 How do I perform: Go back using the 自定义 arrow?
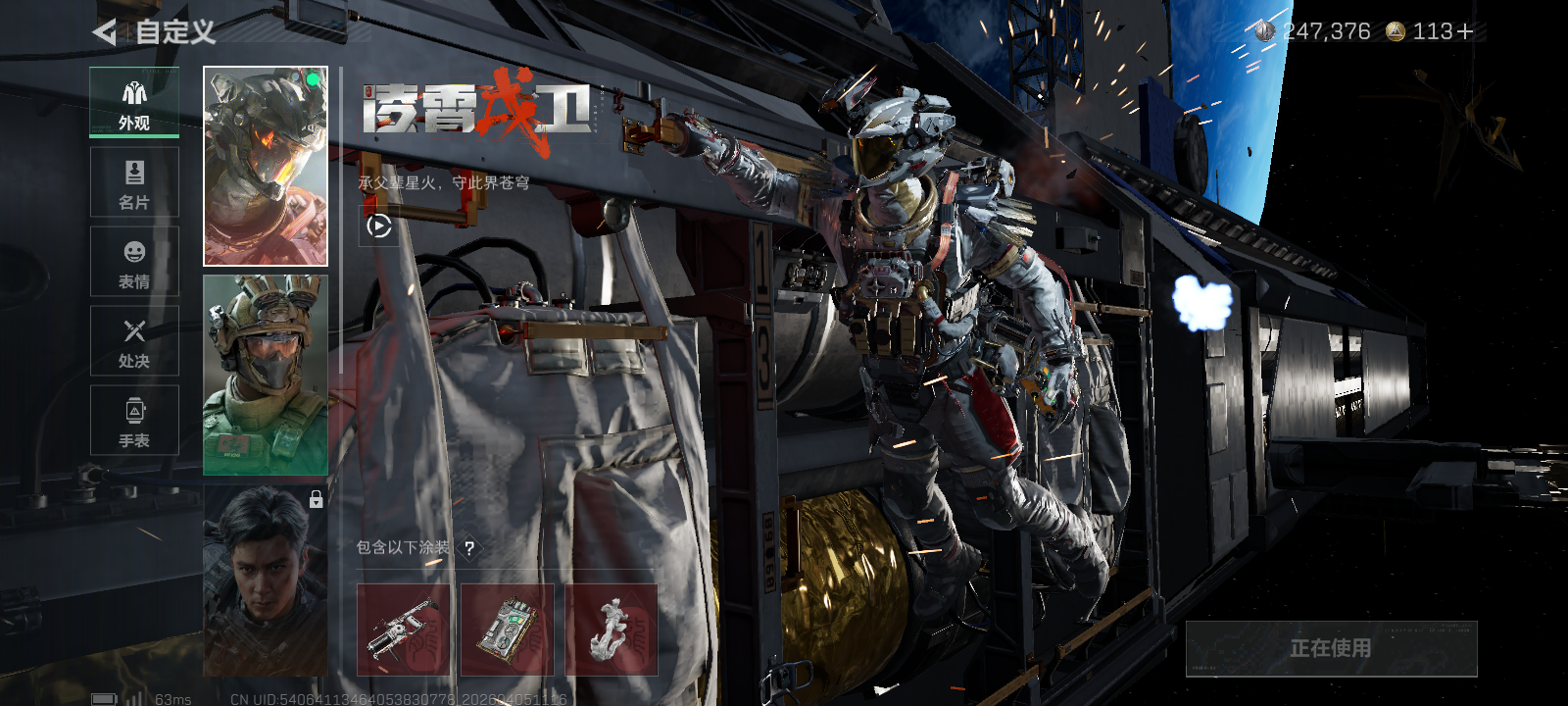tap(105, 32)
